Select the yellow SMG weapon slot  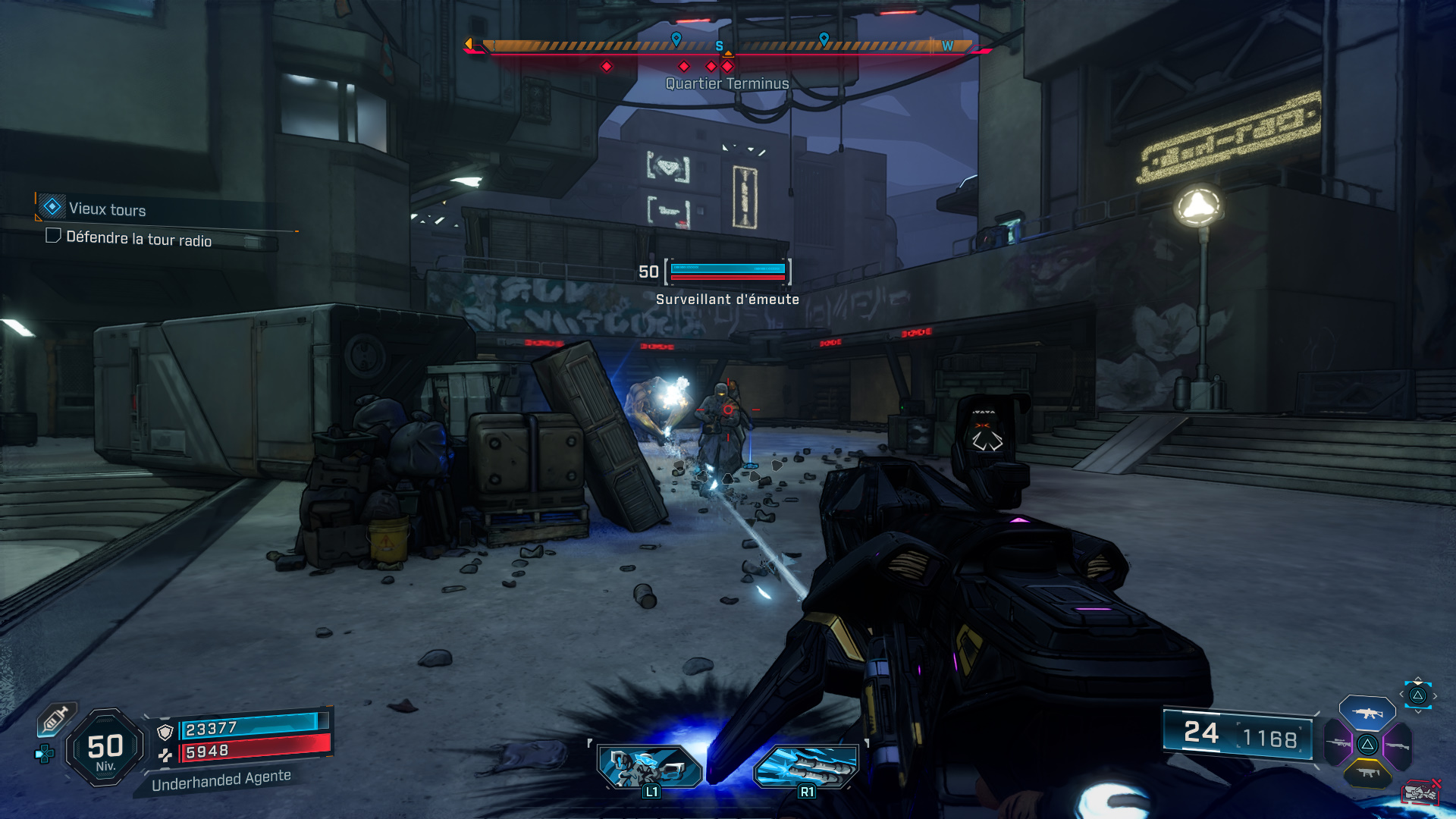tap(1367, 773)
